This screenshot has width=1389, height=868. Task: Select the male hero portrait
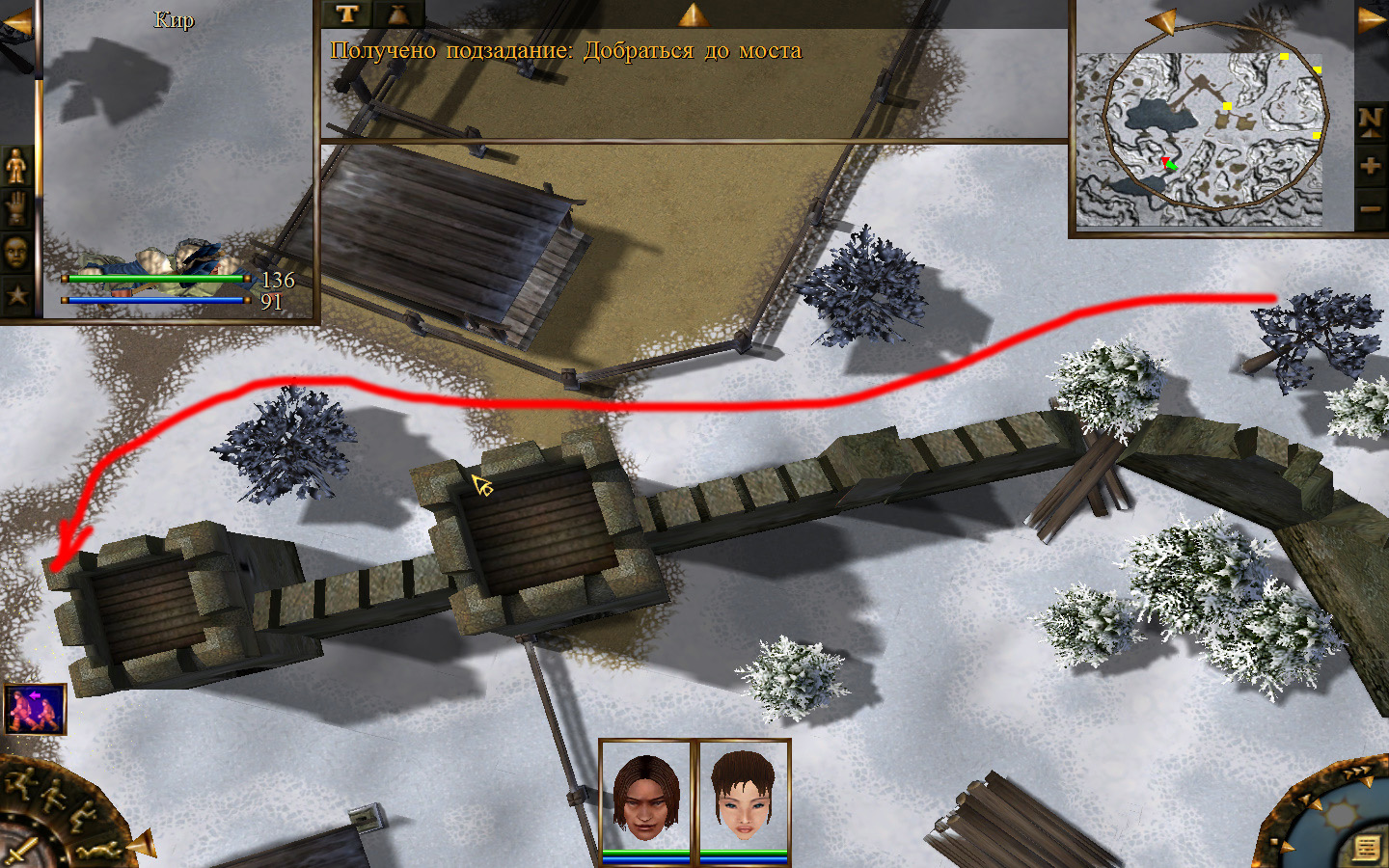point(646,797)
